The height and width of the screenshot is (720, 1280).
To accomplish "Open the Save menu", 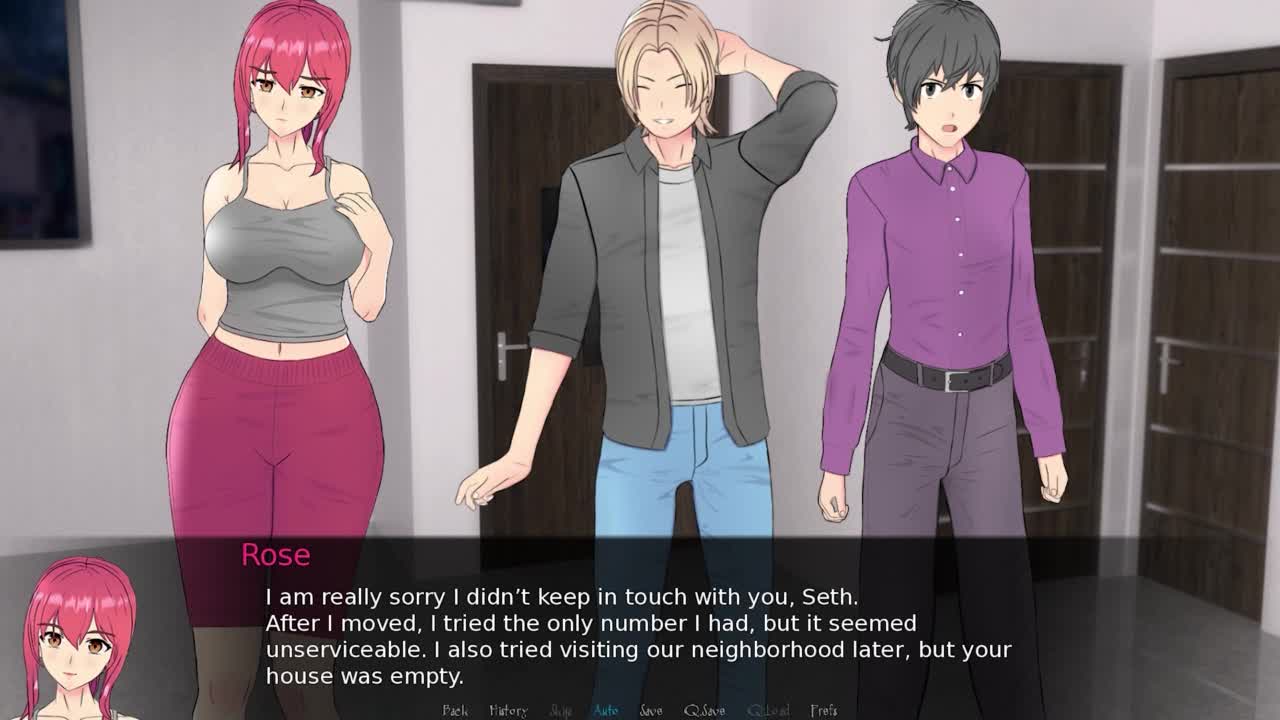I will (x=651, y=710).
